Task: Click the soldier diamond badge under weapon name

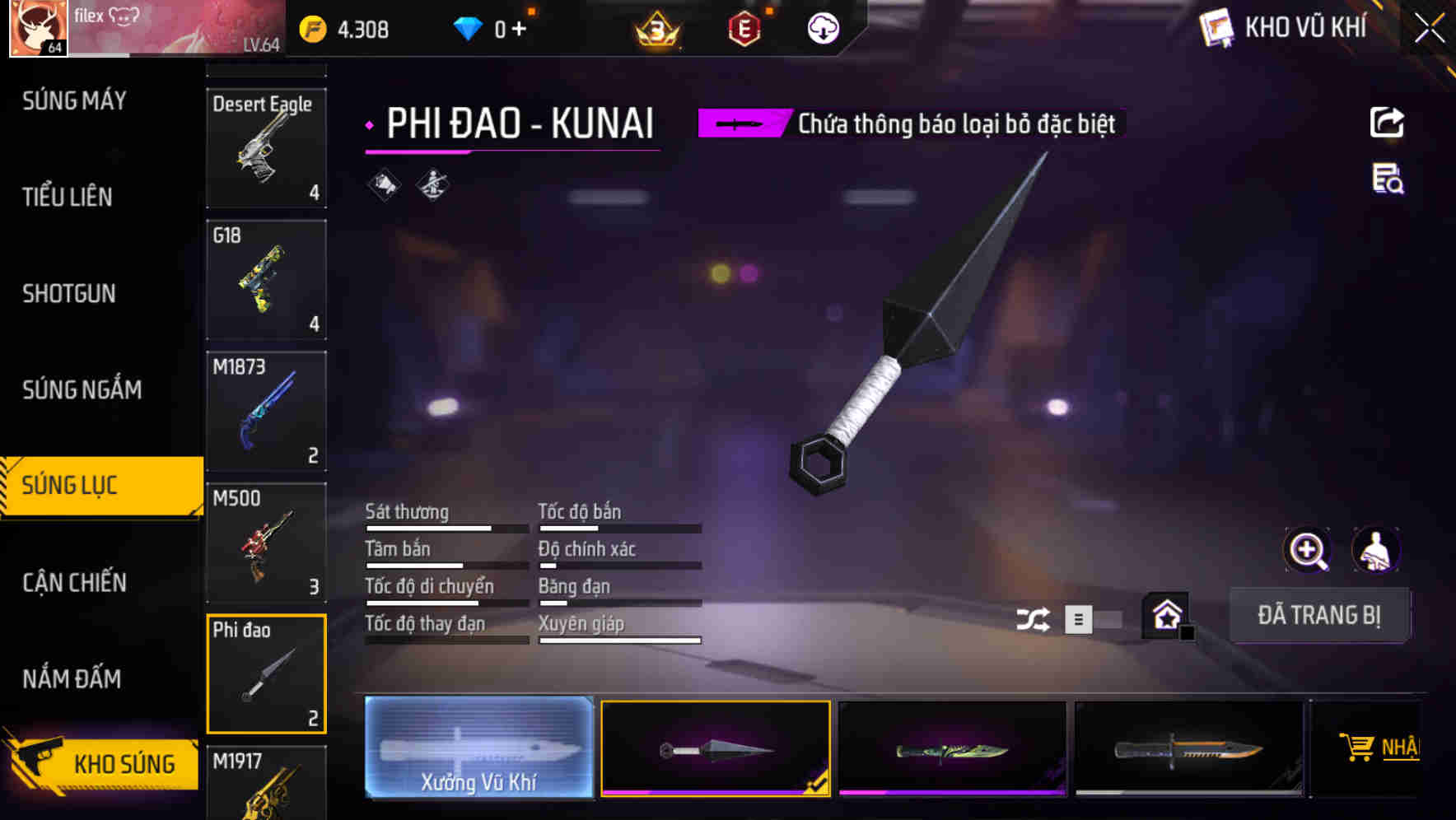Action: coord(431,184)
